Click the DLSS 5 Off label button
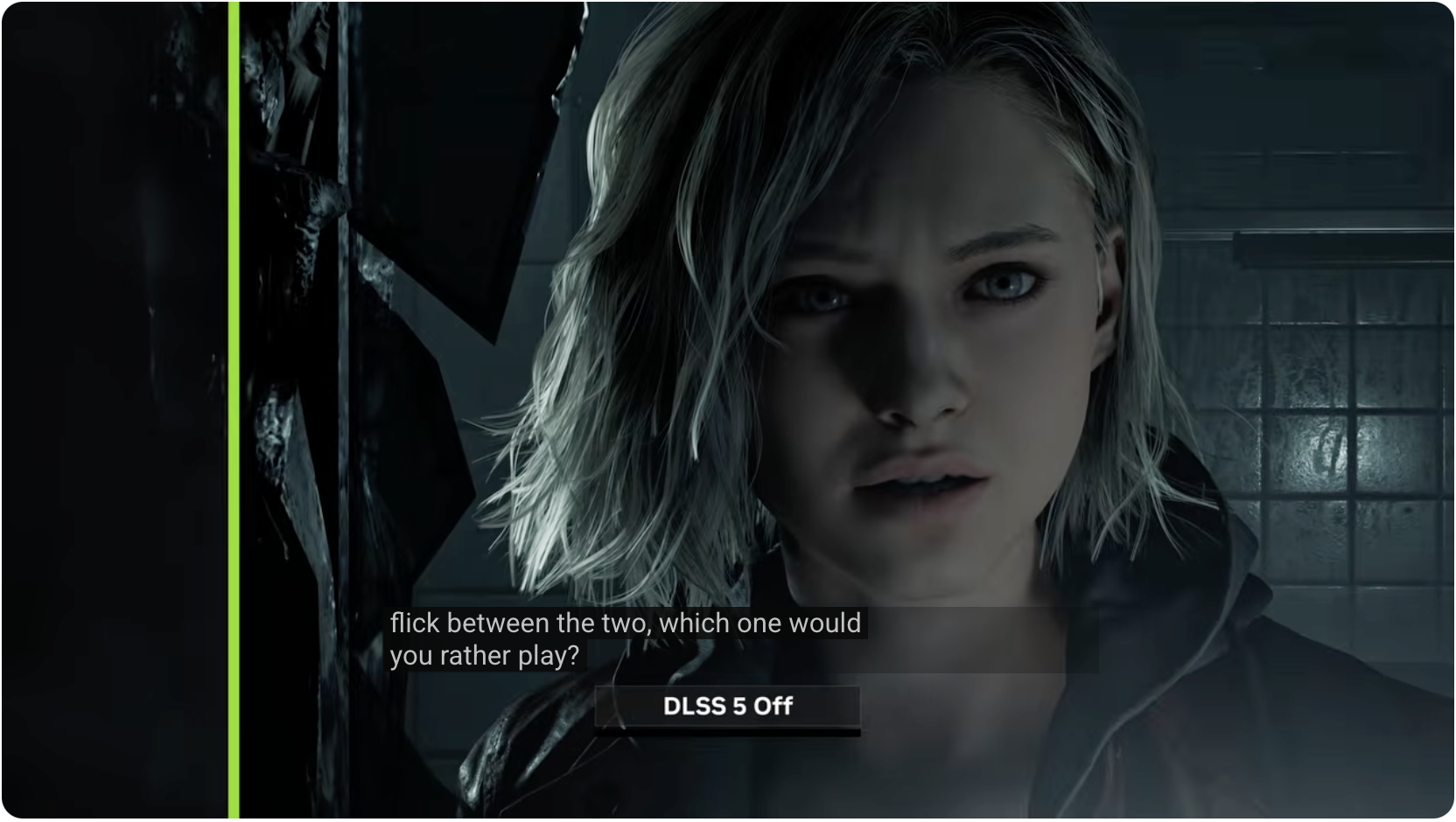This screenshot has width=1456, height=822. pyautogui.click(x=727, y=707)
